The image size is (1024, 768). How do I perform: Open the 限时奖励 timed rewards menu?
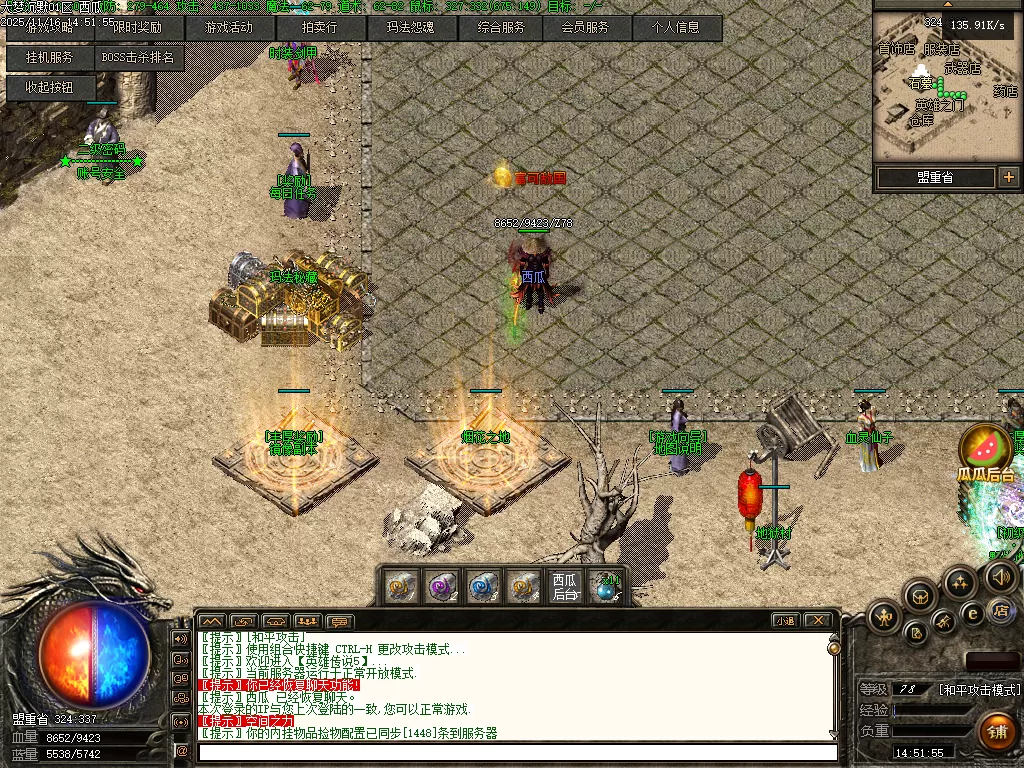pyautogui.click(x=139, y=28)
